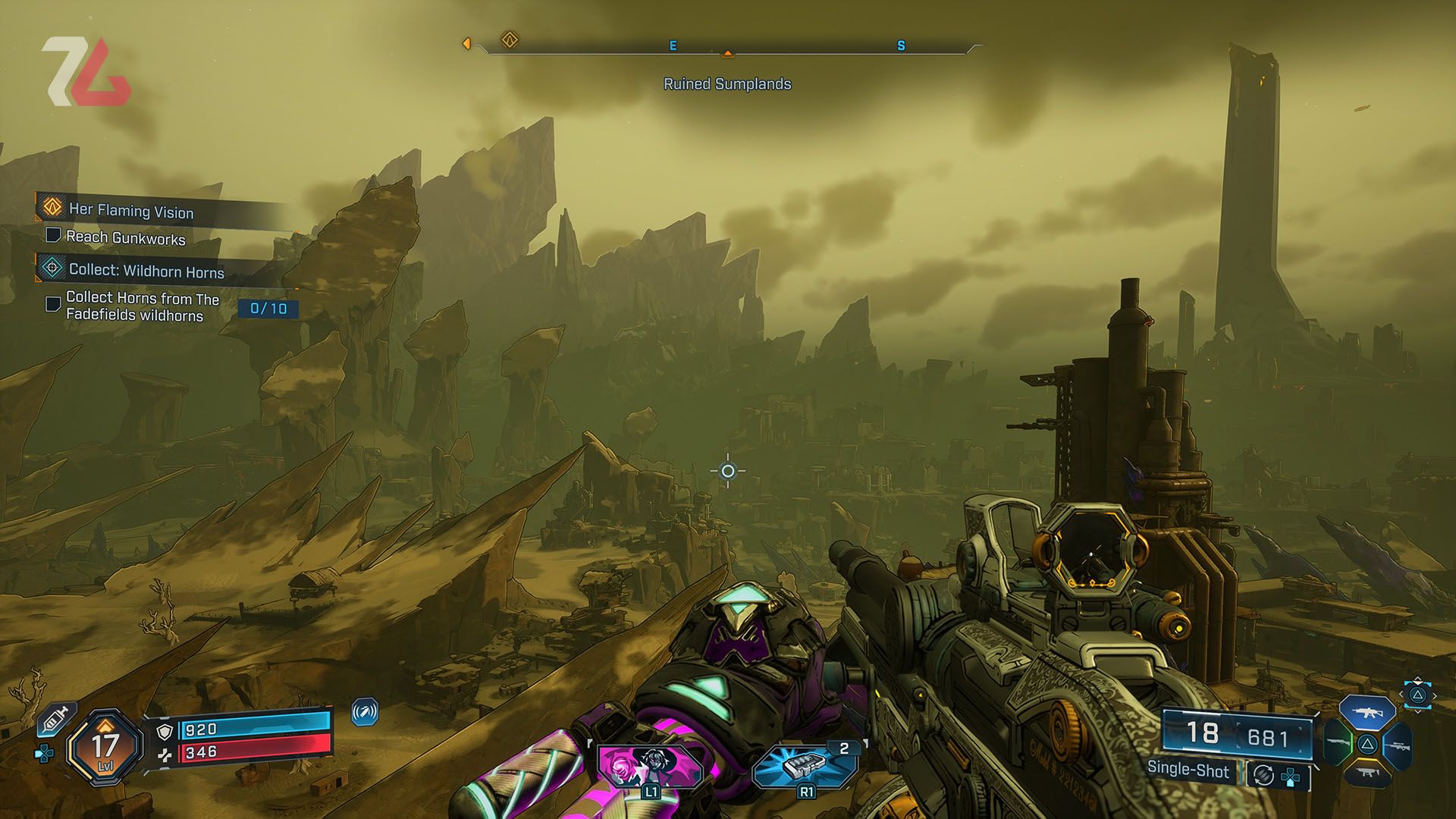1456x819 pixels.
Task: Use the blue grenade ordnance slot
Action: point(805,767)
